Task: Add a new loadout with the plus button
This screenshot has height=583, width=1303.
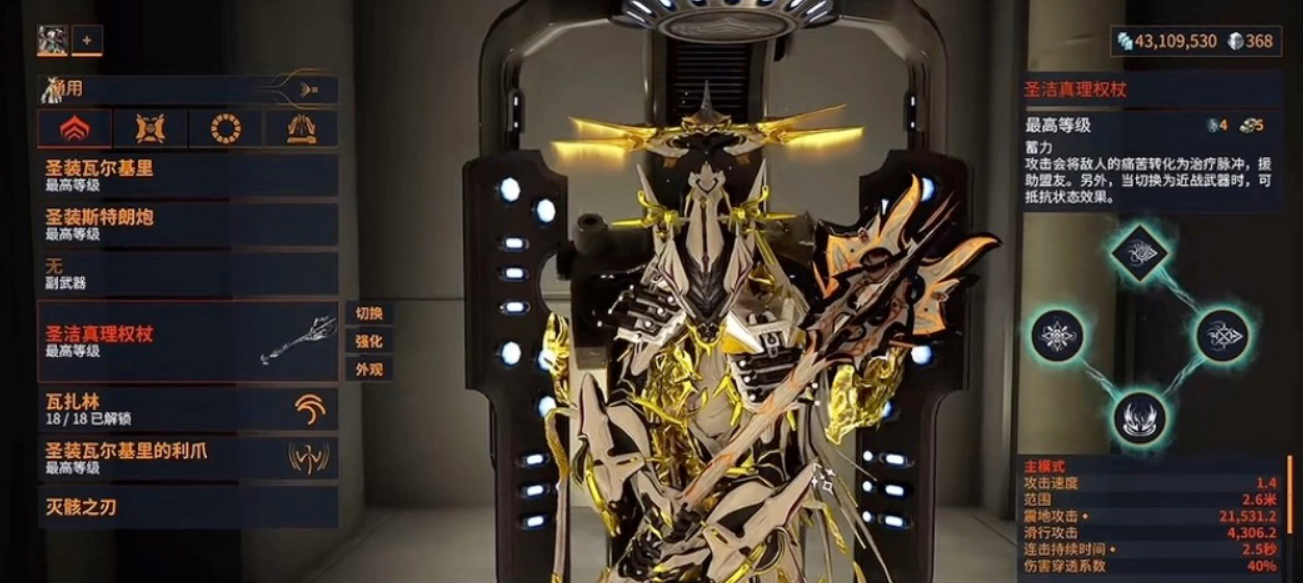Action: 87,40
